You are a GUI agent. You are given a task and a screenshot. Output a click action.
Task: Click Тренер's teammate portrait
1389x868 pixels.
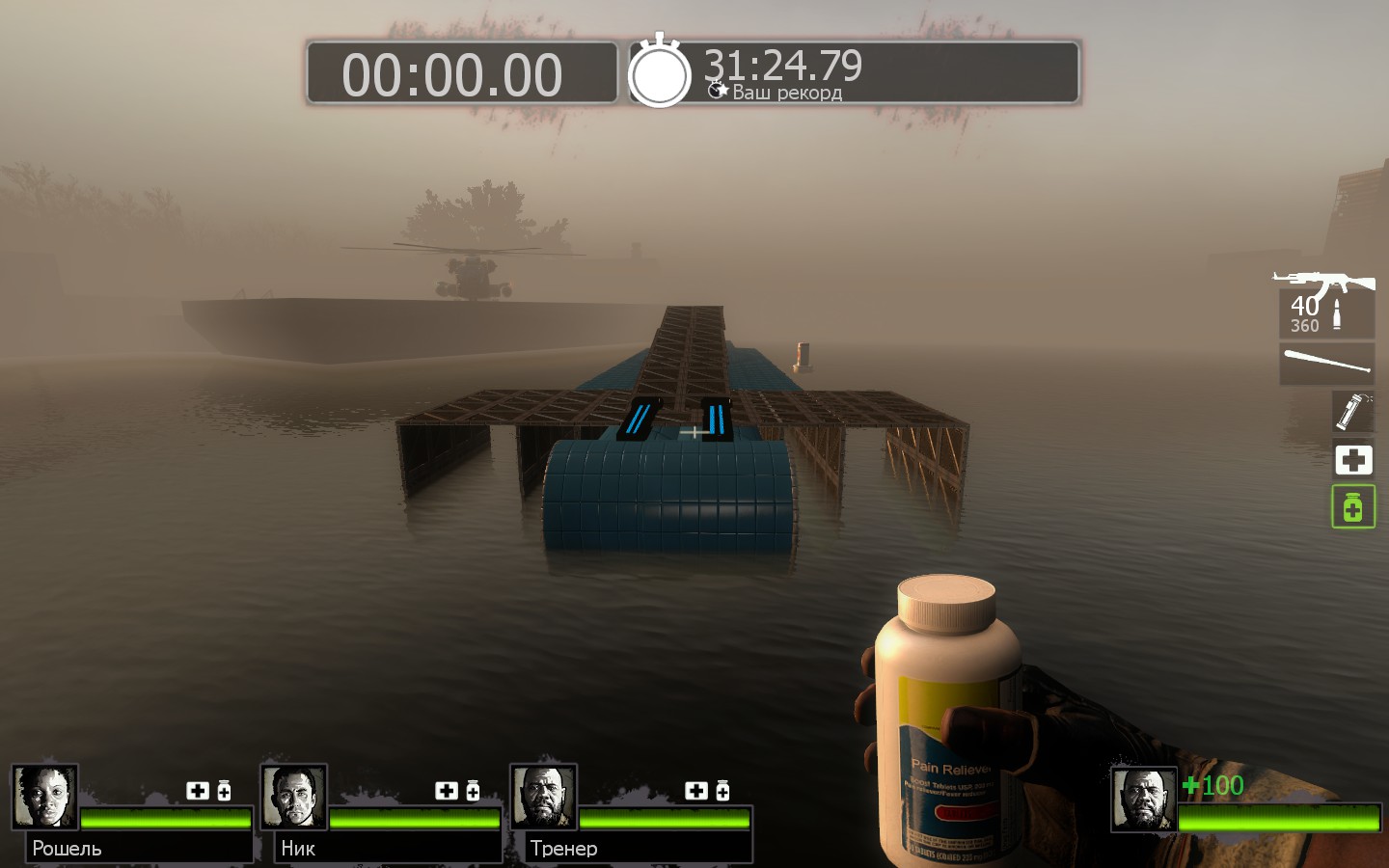point(543,797)
